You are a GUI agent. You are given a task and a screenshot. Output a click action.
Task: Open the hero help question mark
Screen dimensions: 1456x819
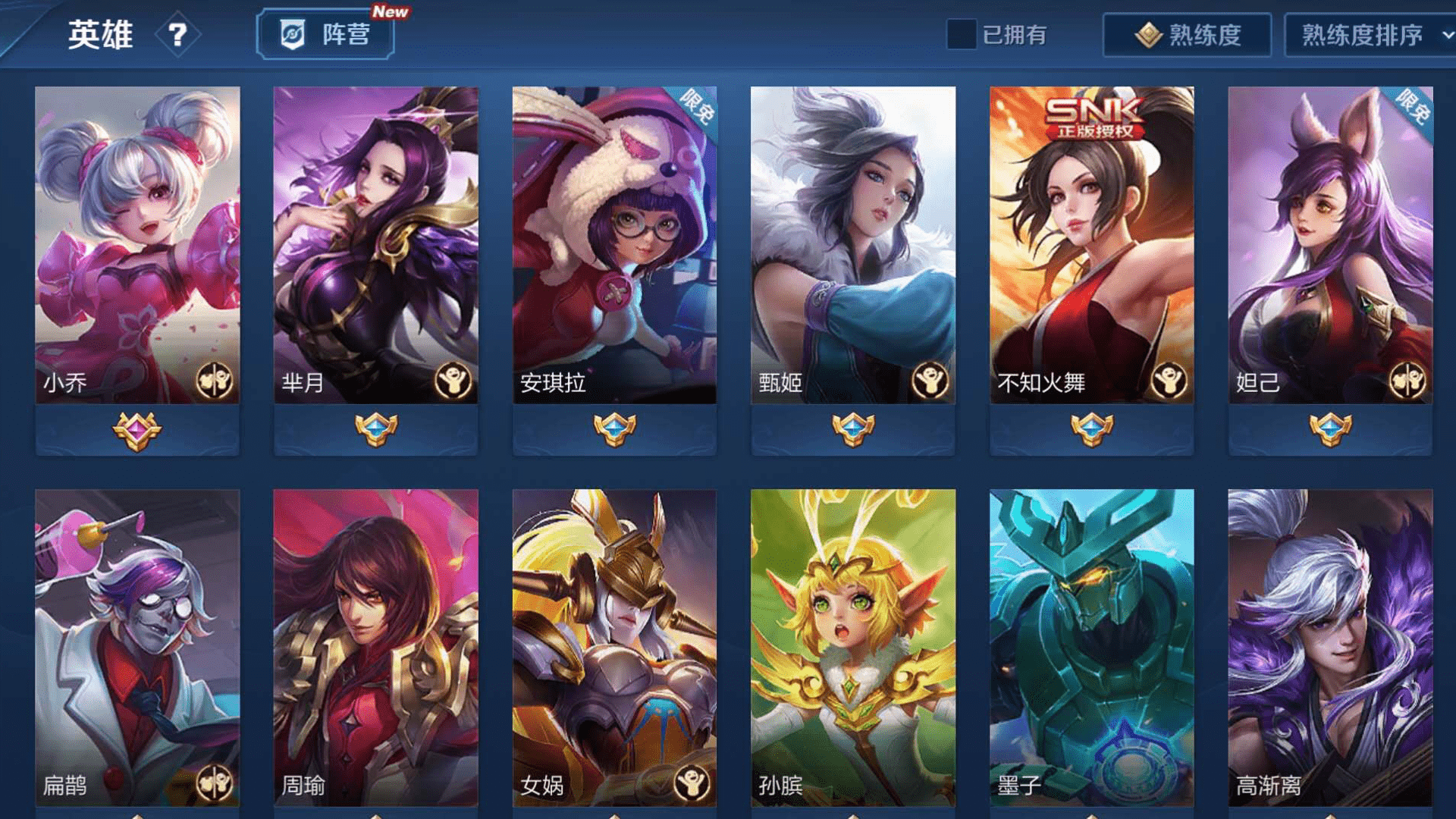pyautogui.click(x=177, y=35)
